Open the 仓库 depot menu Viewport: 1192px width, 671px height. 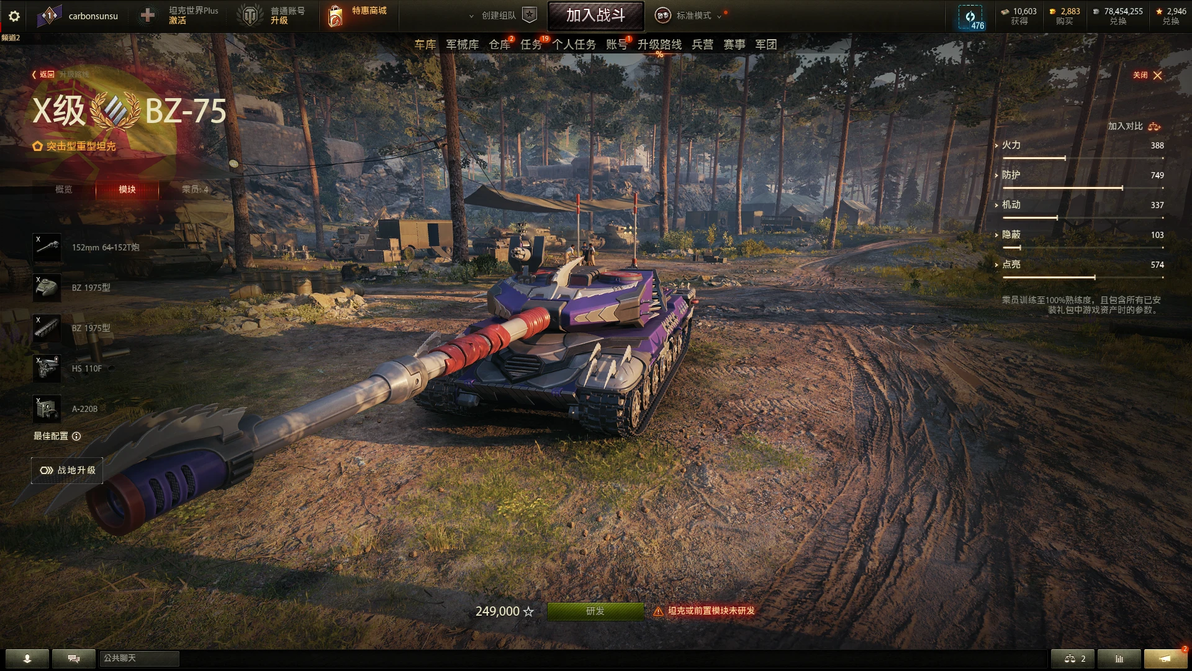499,44
